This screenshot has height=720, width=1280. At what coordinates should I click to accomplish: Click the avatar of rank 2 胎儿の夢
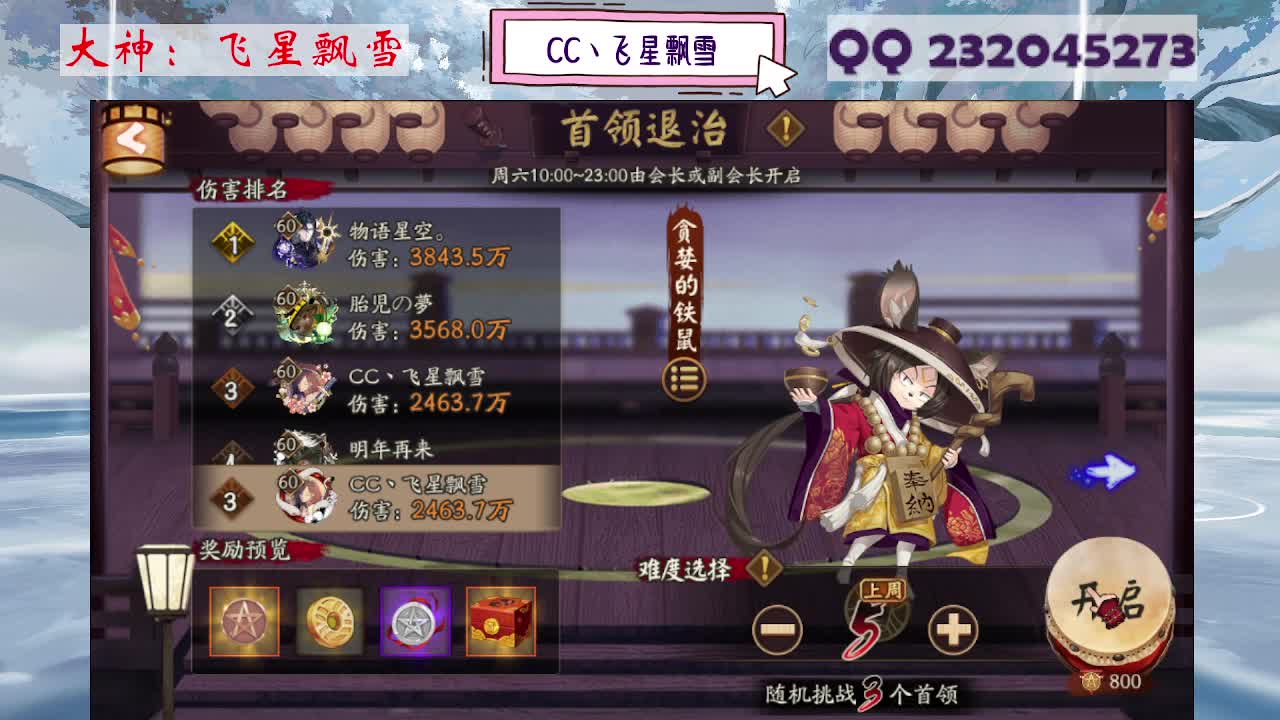click(303, 316)
